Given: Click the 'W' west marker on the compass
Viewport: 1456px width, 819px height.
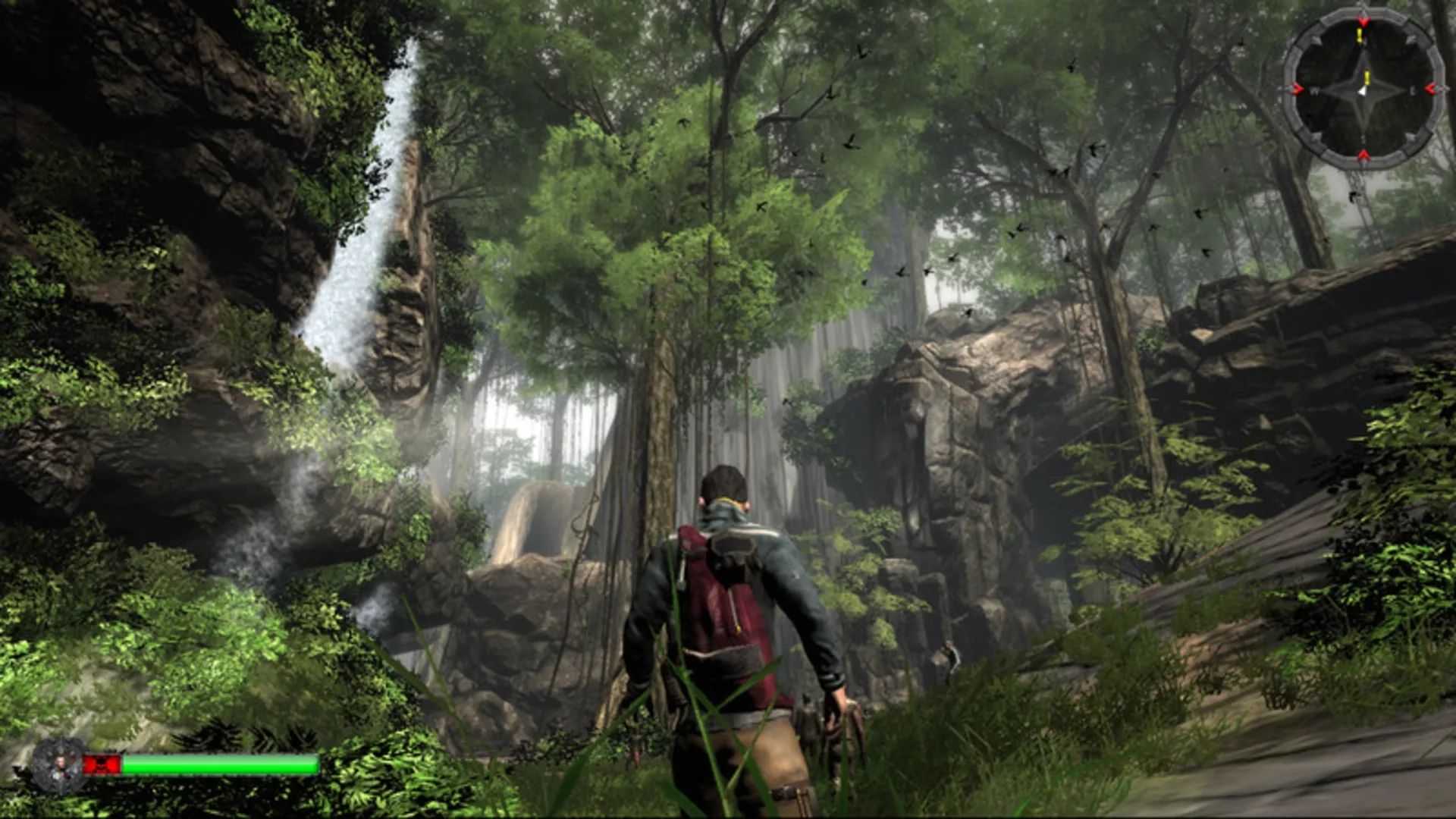Looking at the screenshot, I should 1314,90.
